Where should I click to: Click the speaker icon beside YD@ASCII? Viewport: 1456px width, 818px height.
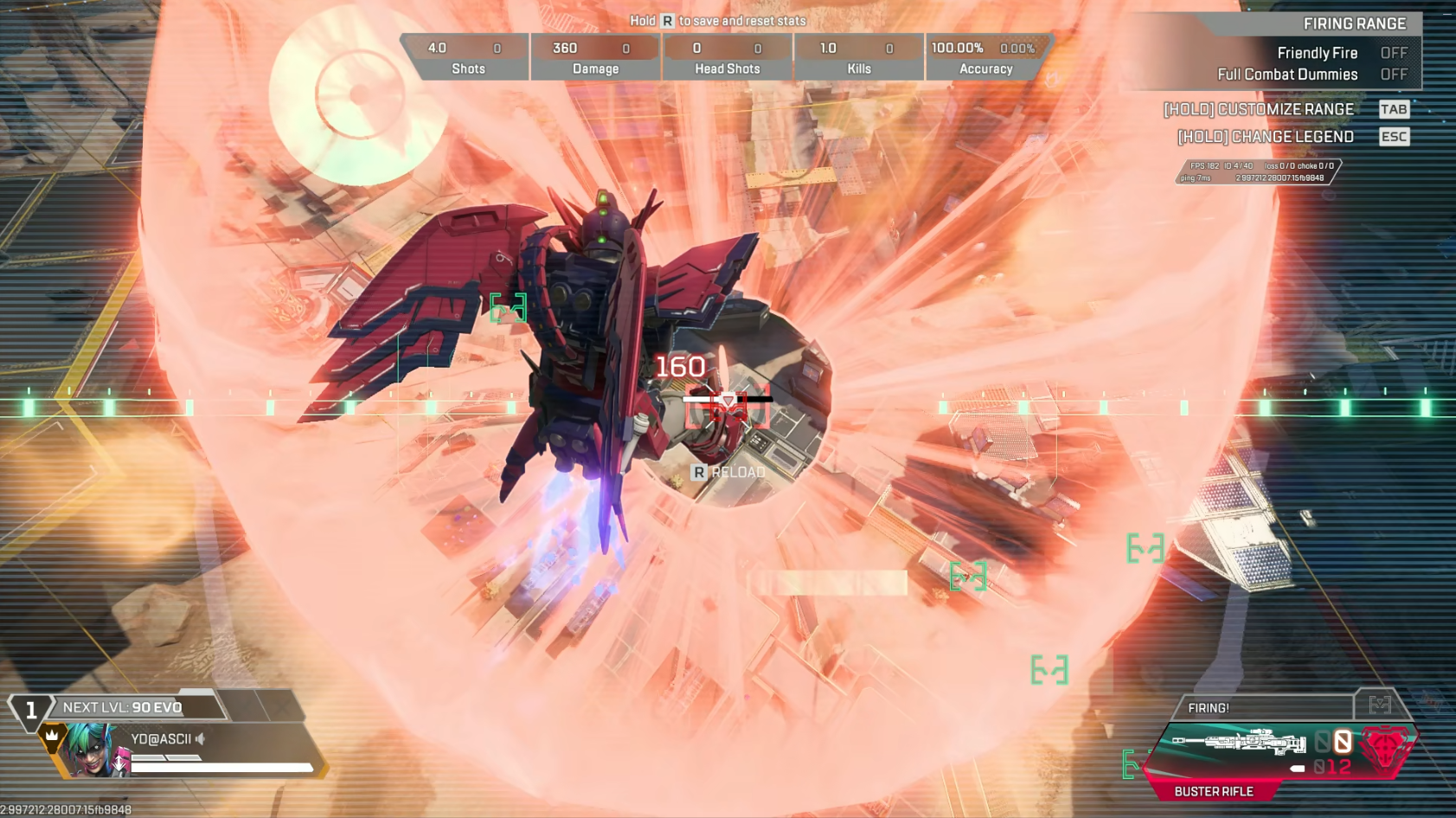pos(201,739)
